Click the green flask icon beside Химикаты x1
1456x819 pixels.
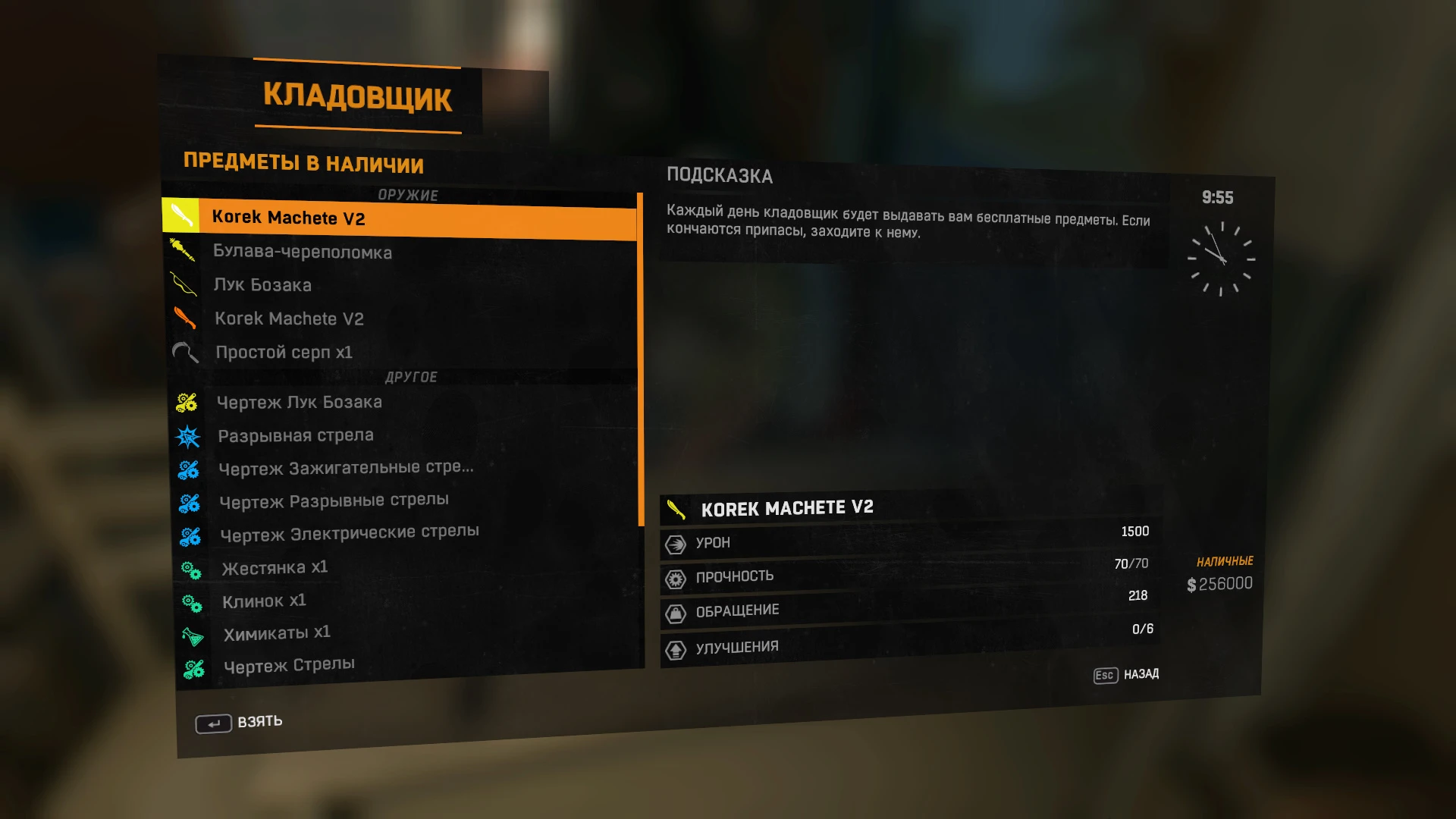(190, 631)
